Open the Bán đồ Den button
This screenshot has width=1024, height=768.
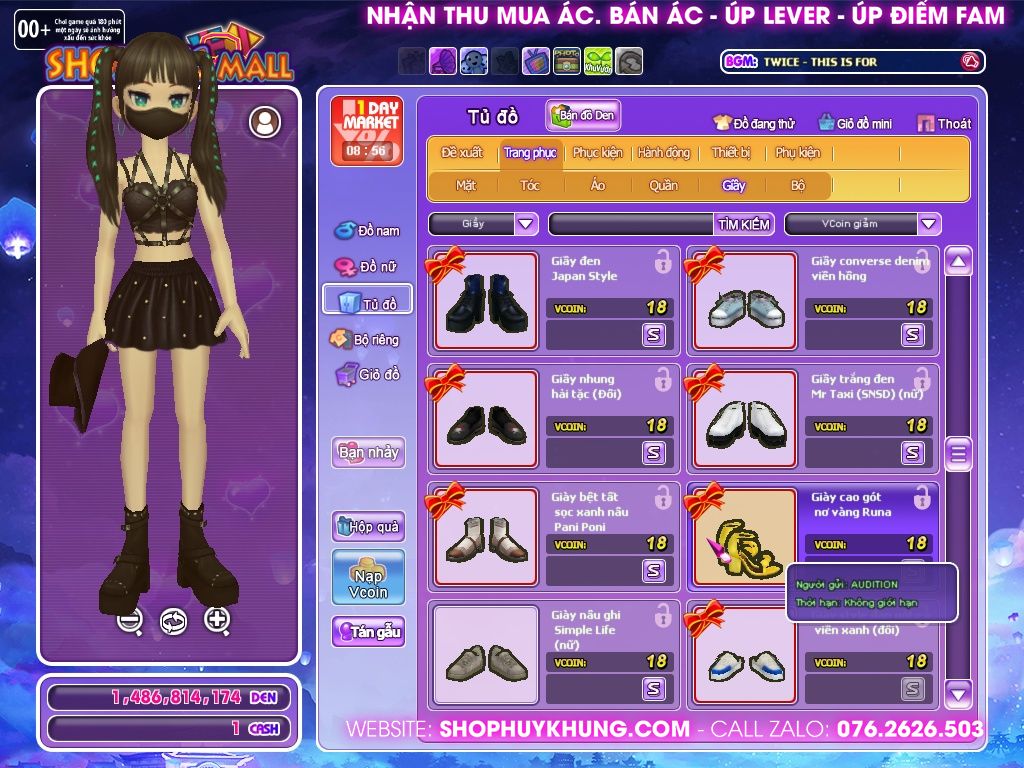click(584, 116)
